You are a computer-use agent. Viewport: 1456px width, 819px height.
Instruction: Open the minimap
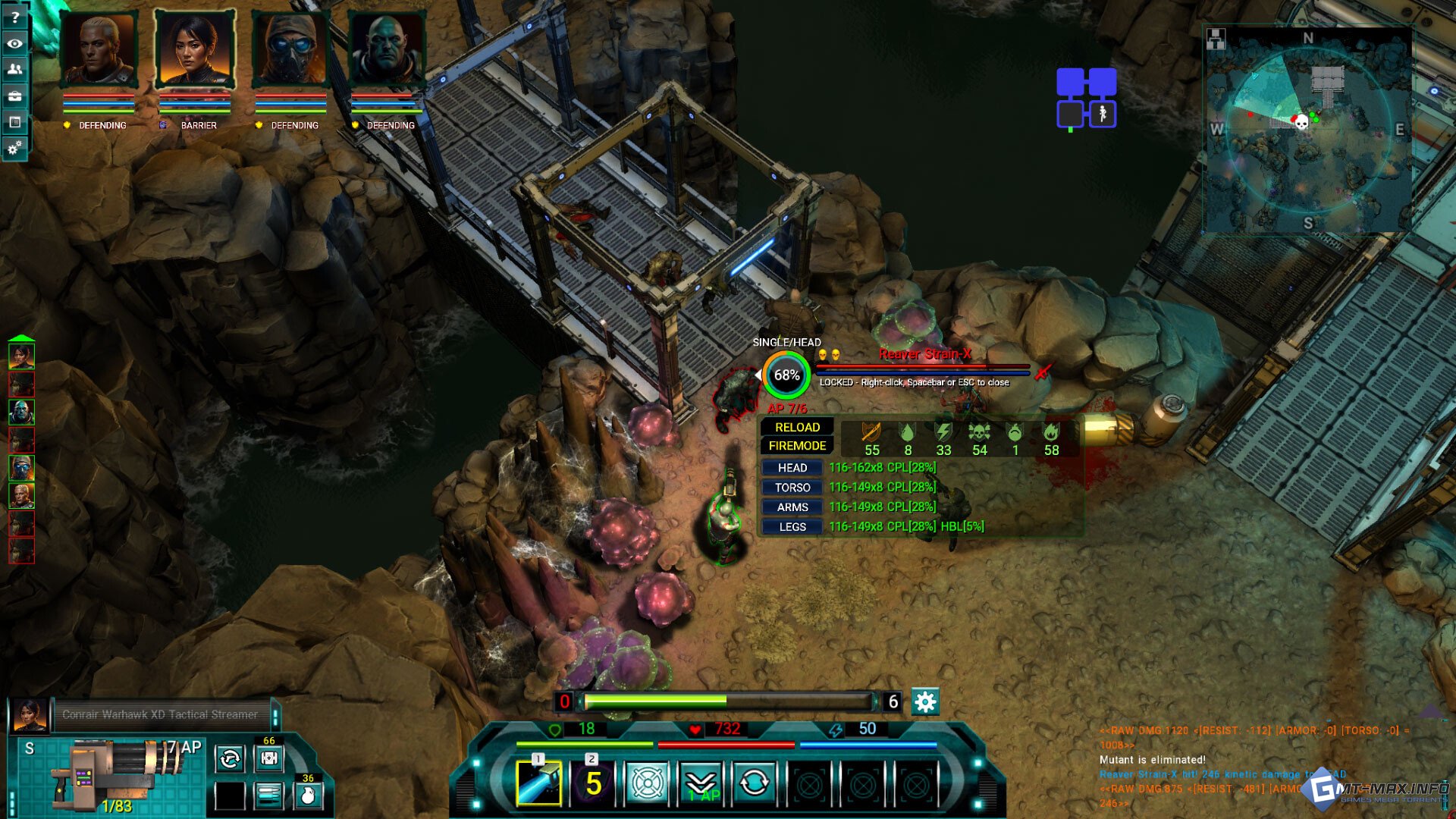coord(1307,129)
